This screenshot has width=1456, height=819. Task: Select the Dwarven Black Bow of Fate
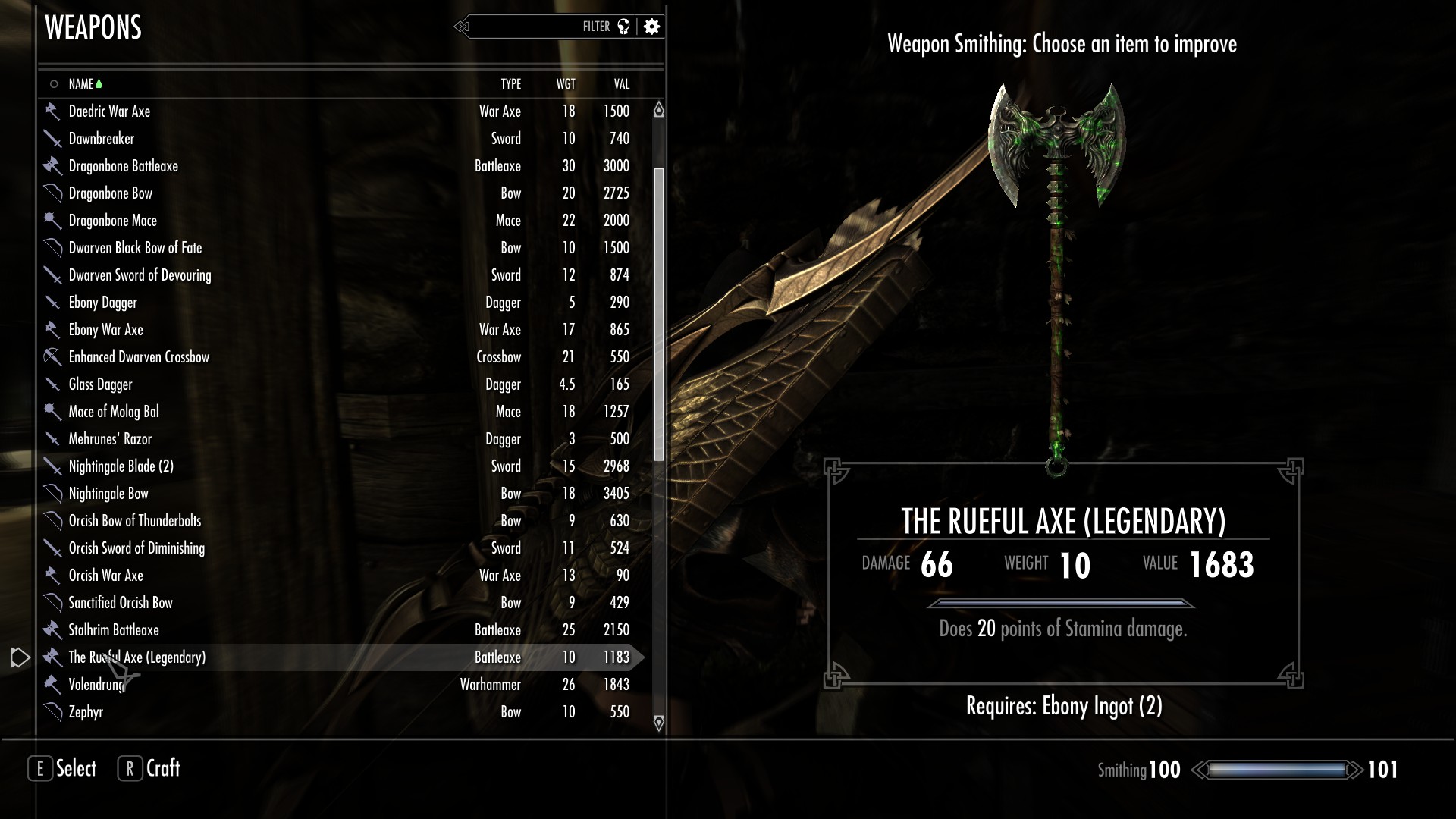point(136,248)
